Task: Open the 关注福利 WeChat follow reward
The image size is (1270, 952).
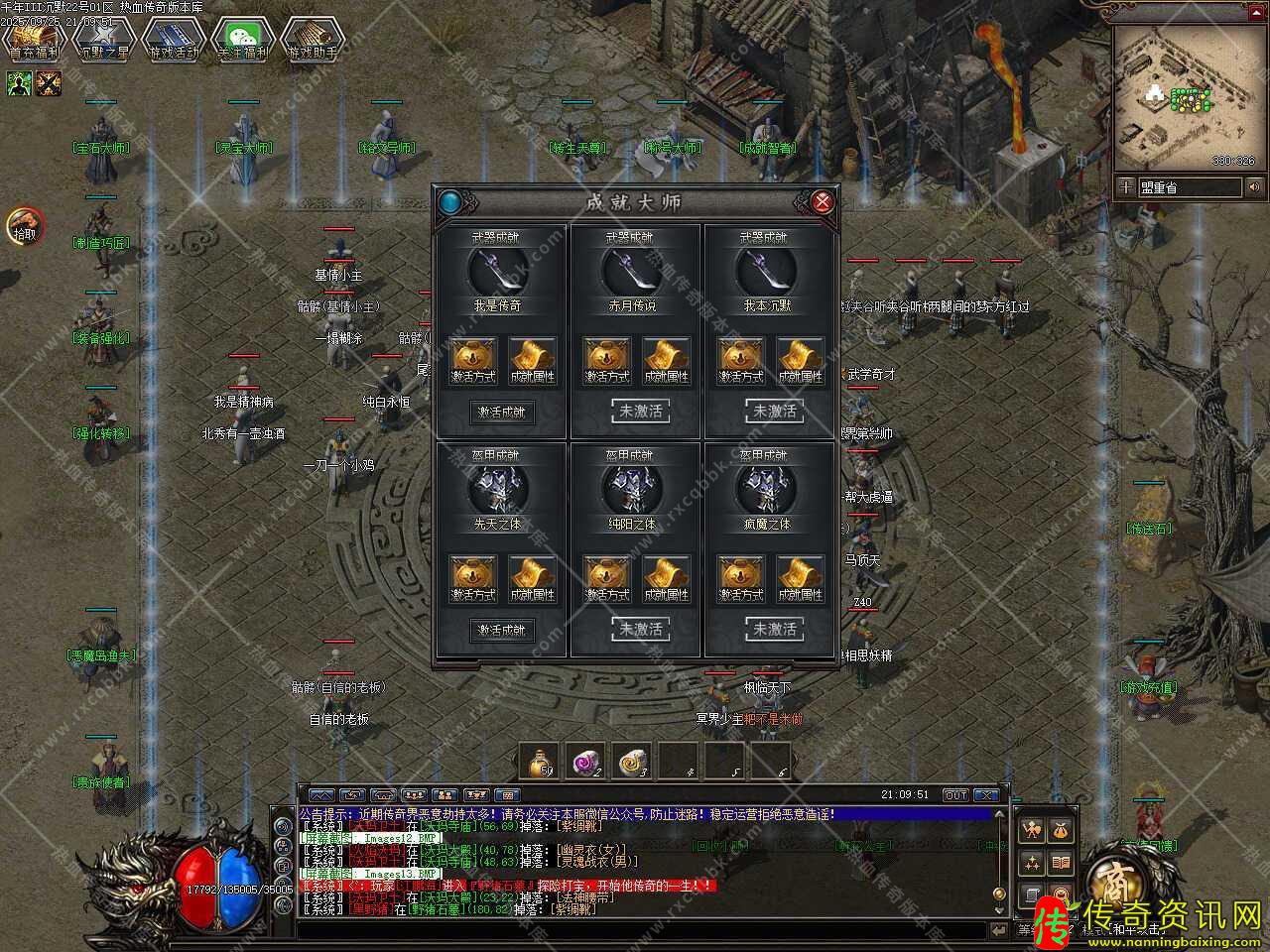Action: tap(242, 40)
